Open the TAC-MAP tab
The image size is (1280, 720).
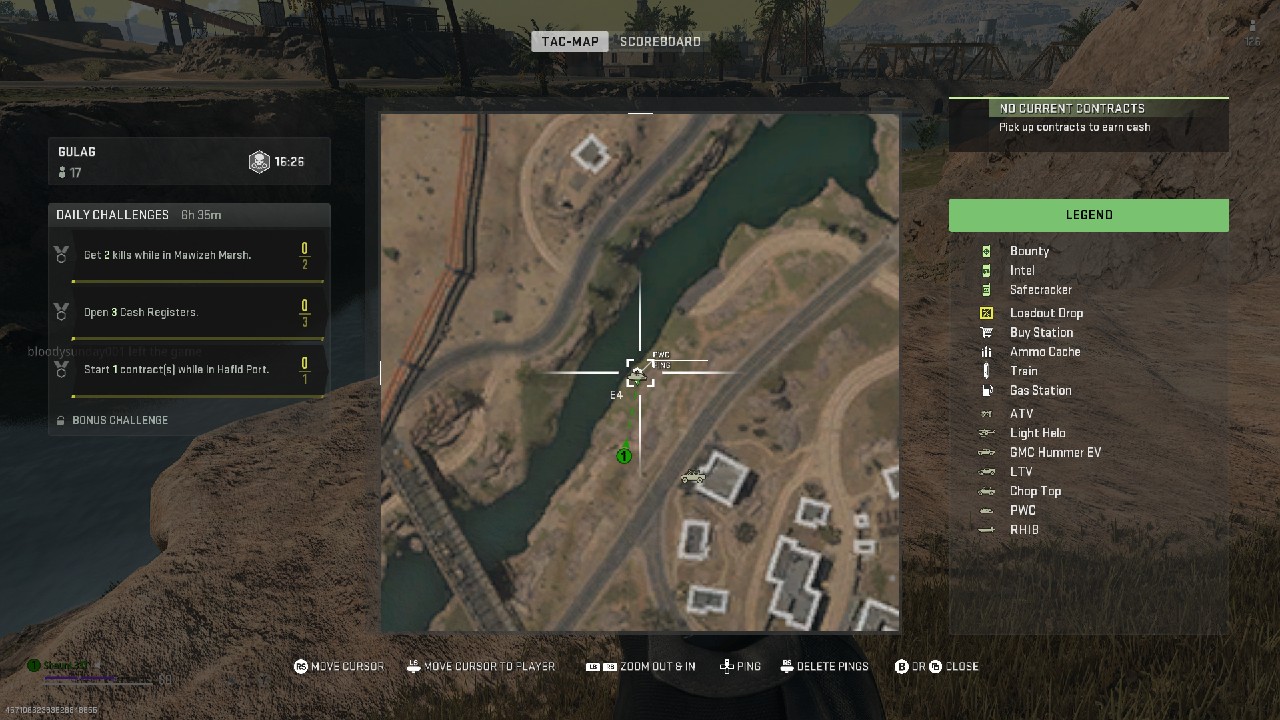coord(569,41)
